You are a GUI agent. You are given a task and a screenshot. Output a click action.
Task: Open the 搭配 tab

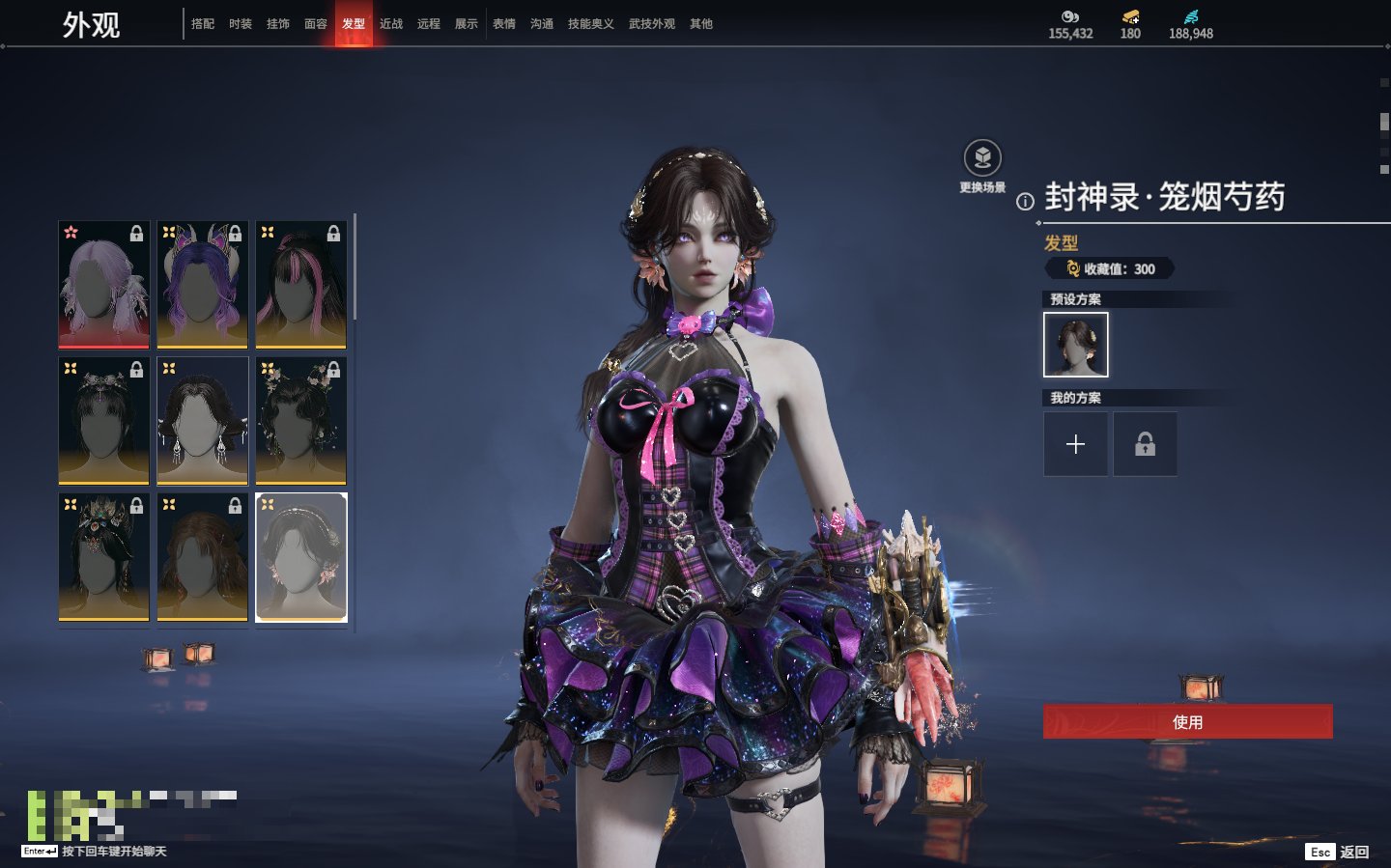pos(203,24)
